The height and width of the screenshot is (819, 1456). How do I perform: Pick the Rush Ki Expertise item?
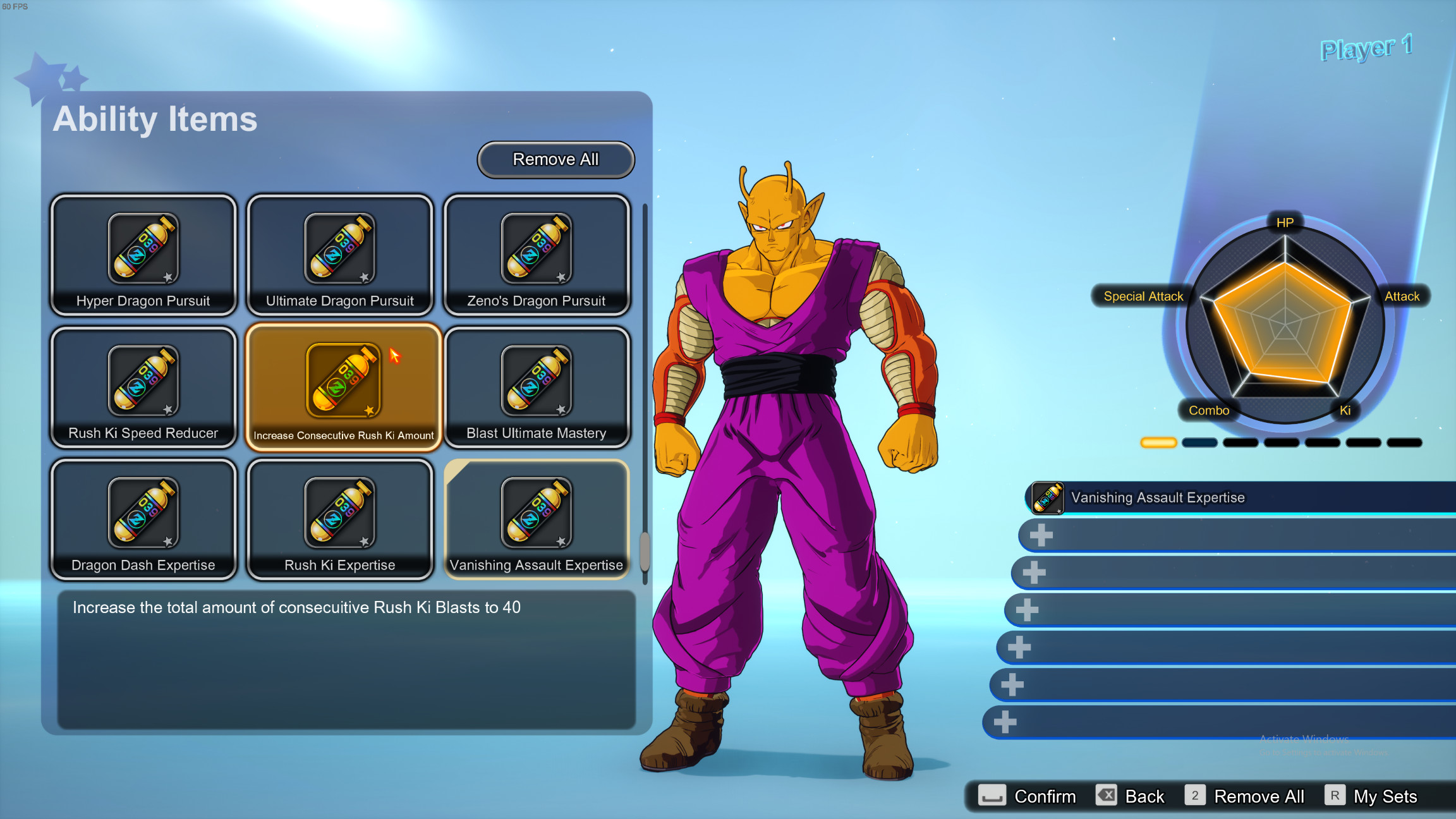coord(340,519)
